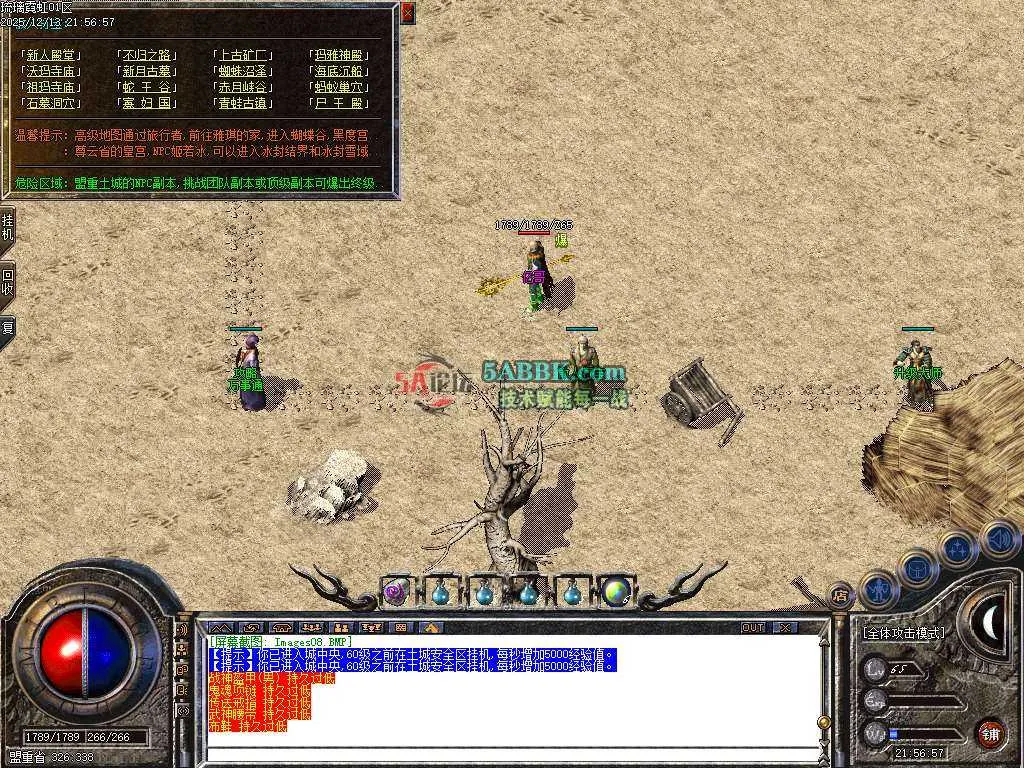Open the 石墓洞穴 teleport link

pyautogui.click(x=52, y=103)
